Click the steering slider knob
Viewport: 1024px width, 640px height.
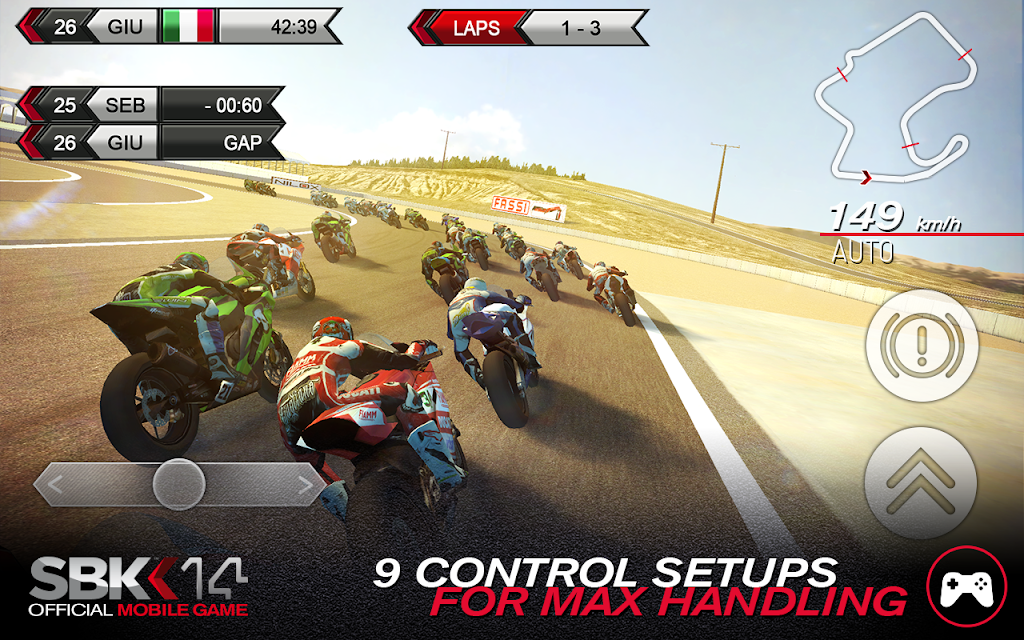[180, 485]
